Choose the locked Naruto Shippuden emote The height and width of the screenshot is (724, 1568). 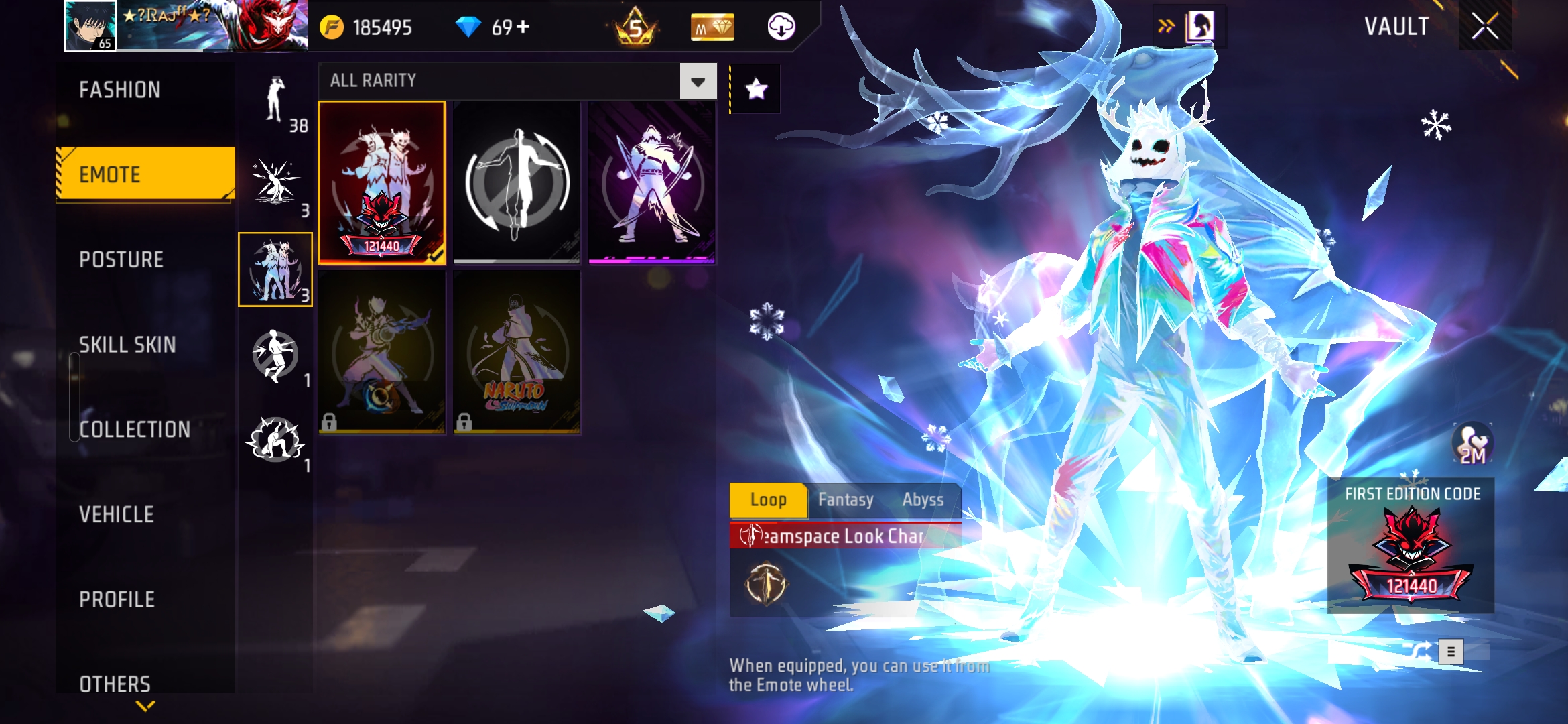click(517, 353)
